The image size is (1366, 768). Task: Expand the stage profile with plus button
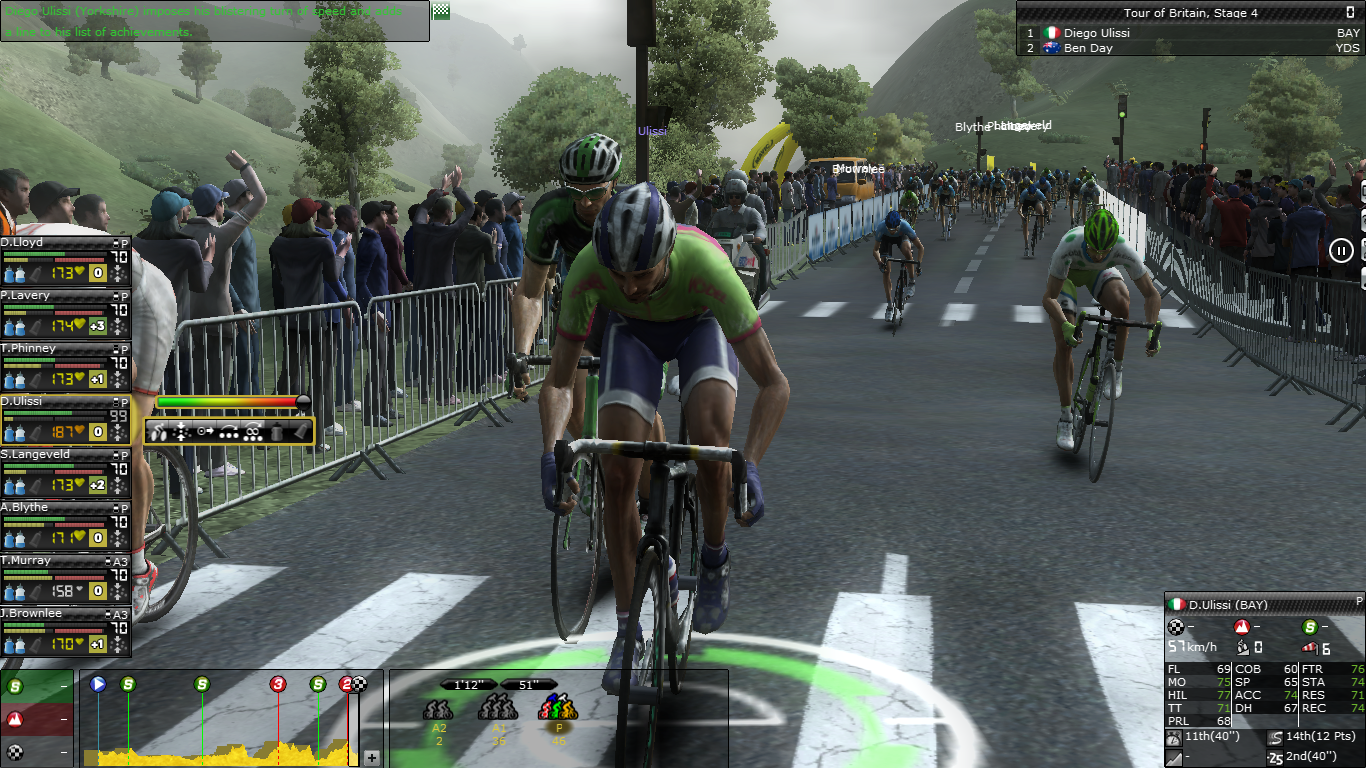[x=372, y=758]
